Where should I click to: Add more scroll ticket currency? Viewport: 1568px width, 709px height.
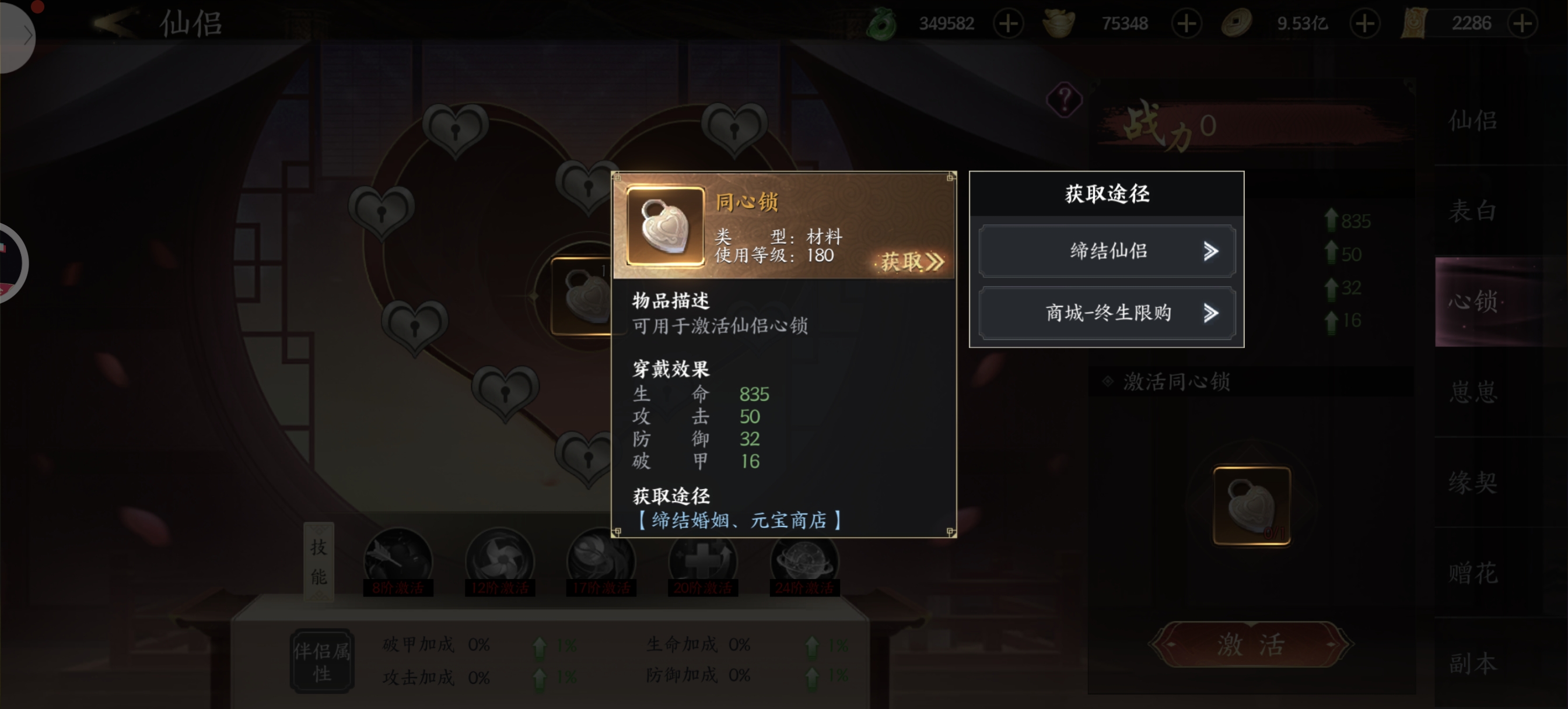point(1522,24)
